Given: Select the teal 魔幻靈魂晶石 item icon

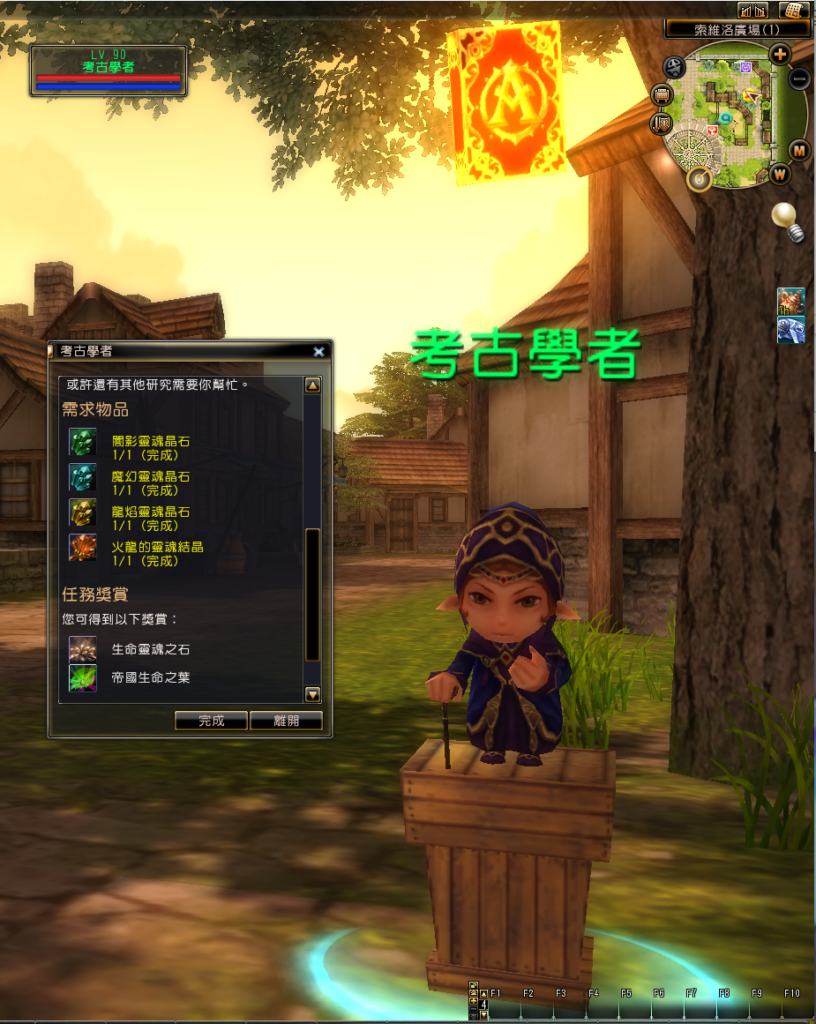Looking at the screenshot, I should point(82,477).
